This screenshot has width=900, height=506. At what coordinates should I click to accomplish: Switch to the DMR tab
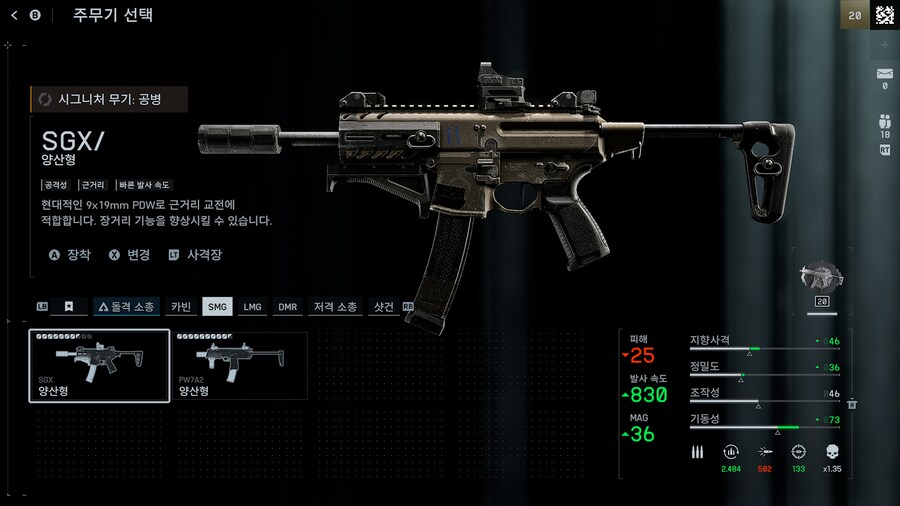287,307
